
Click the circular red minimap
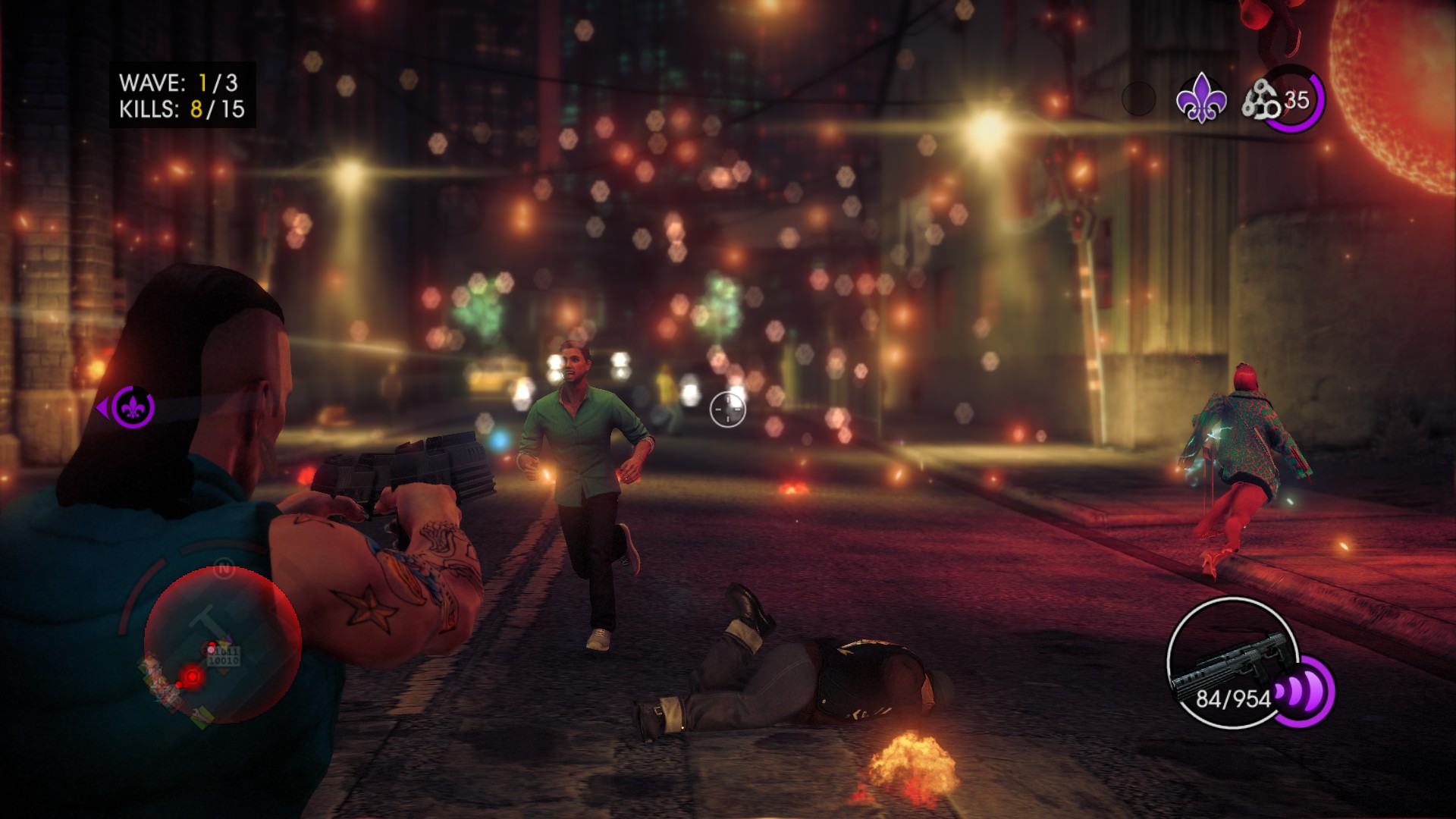pos(222,645)
